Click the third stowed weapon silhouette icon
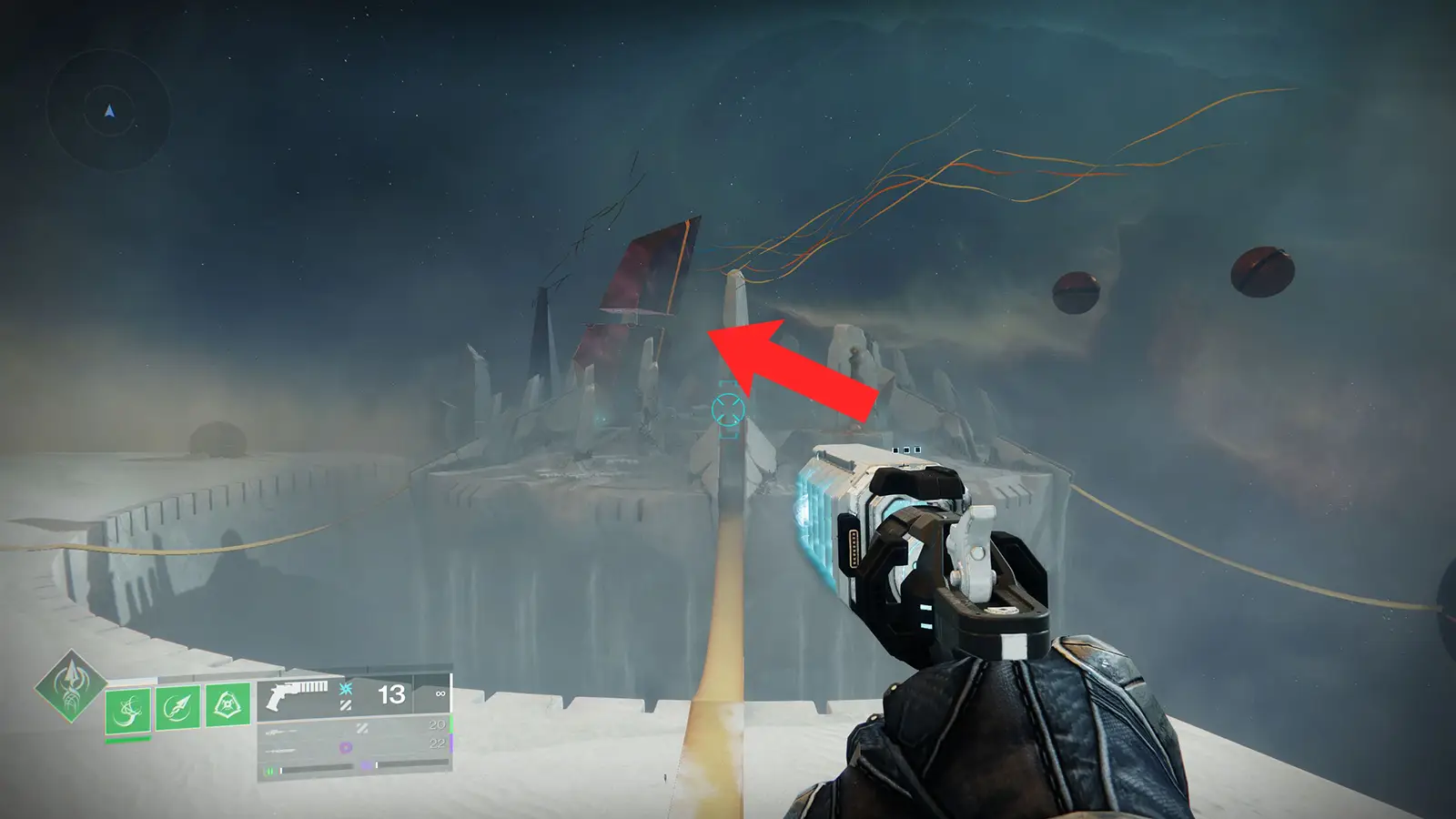Image resolution: width=1456 pixels, height=819 pixels. (281, 750)
